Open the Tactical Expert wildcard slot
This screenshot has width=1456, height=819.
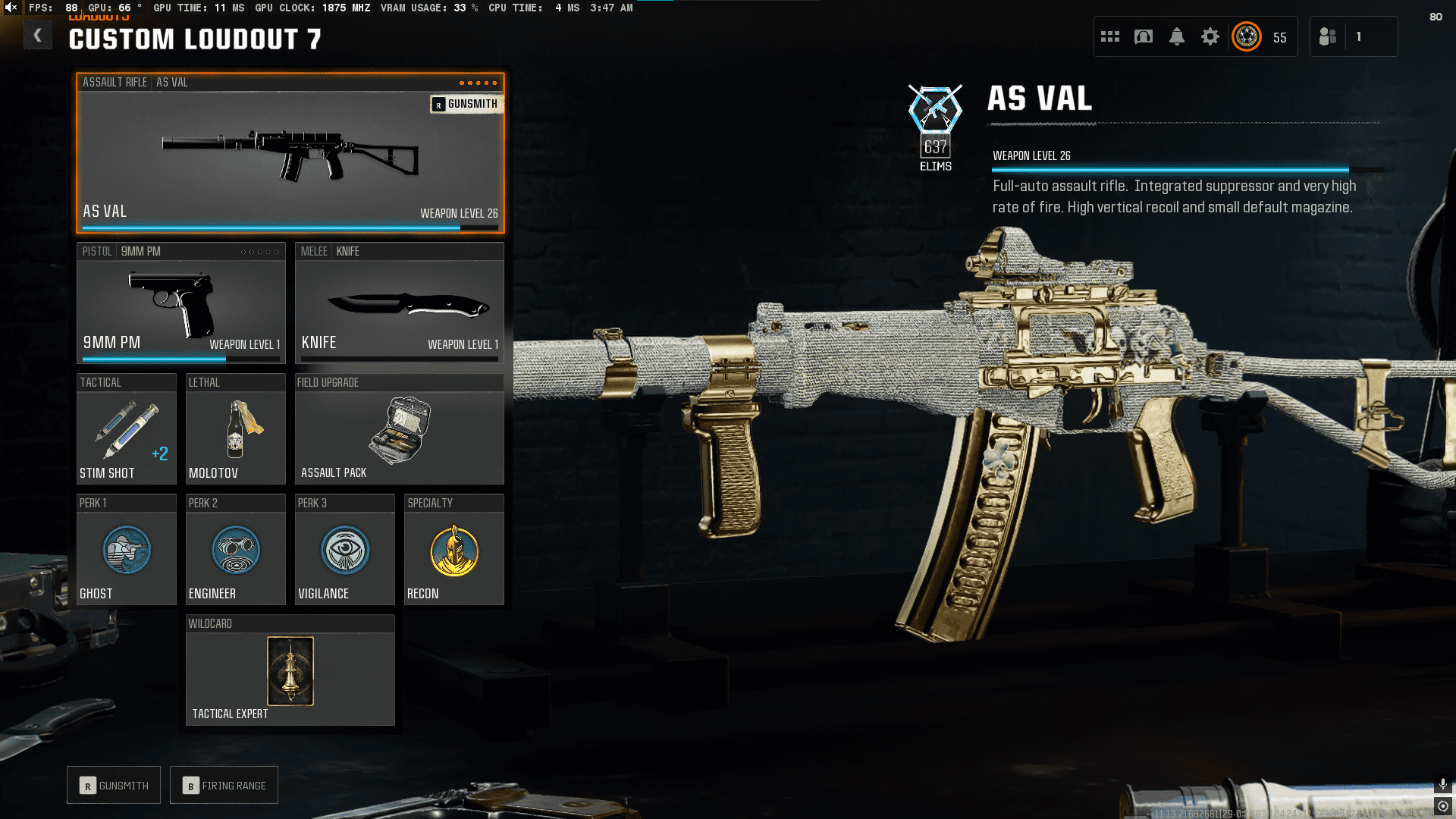pyautogui.click(x=290, y=671)
